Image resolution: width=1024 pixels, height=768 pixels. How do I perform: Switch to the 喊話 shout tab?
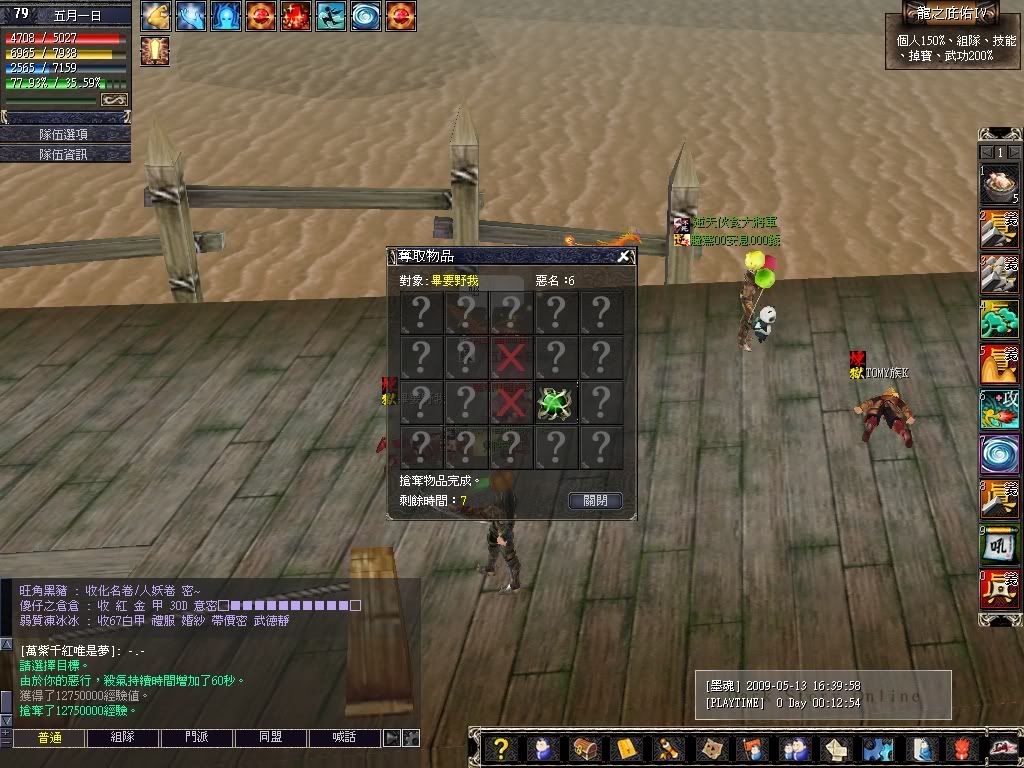[344, 738]
